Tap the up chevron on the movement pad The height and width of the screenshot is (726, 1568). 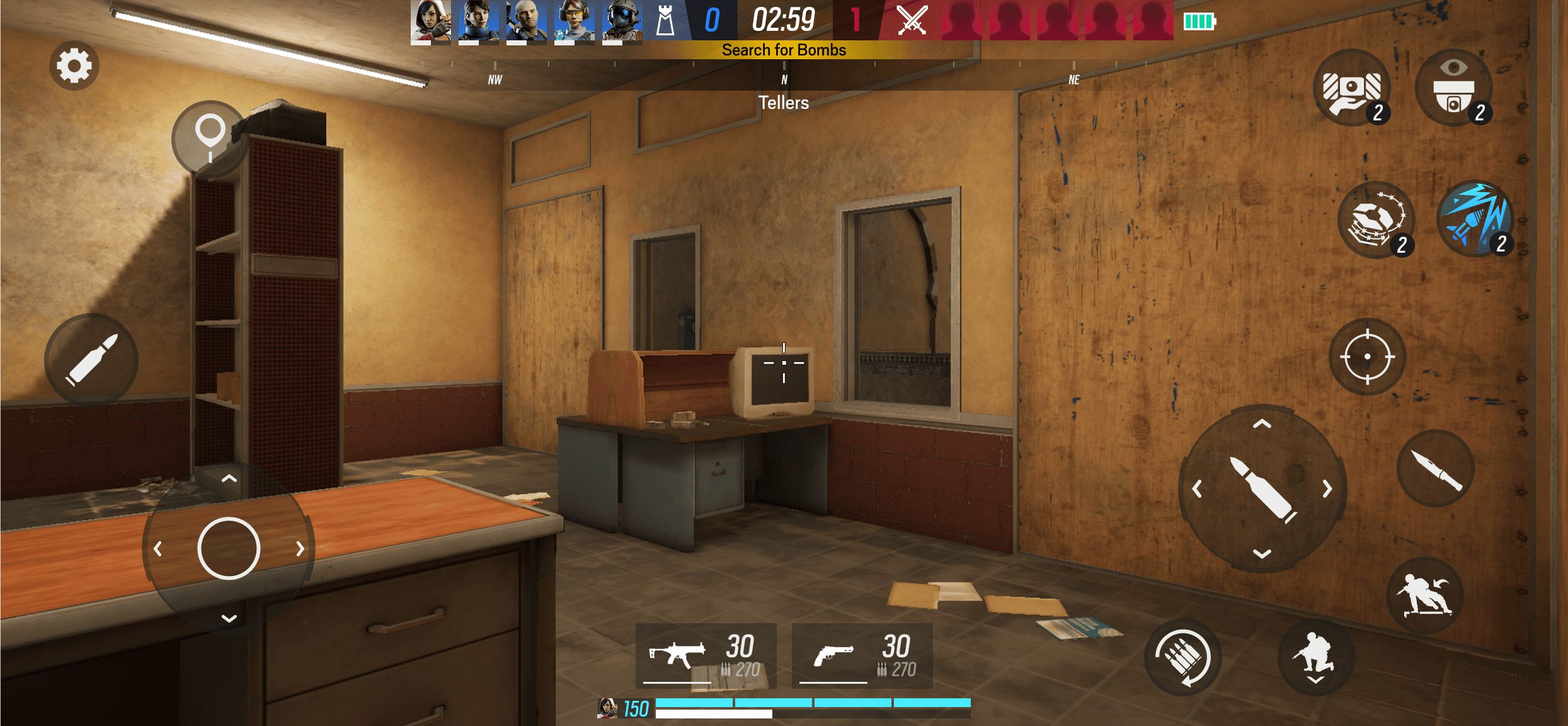click(228, 479)
